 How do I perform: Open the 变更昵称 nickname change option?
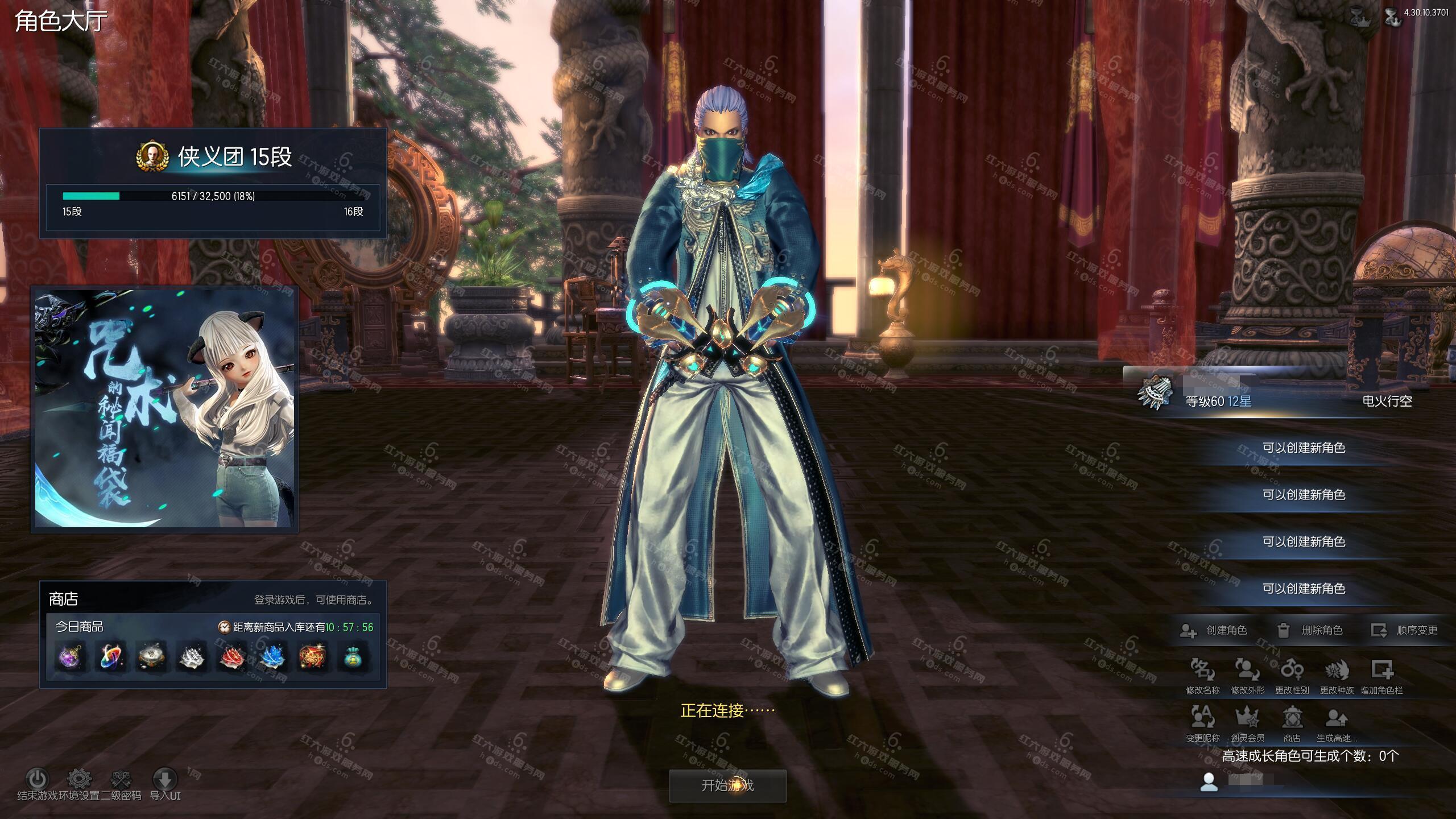coord(1202,718)
